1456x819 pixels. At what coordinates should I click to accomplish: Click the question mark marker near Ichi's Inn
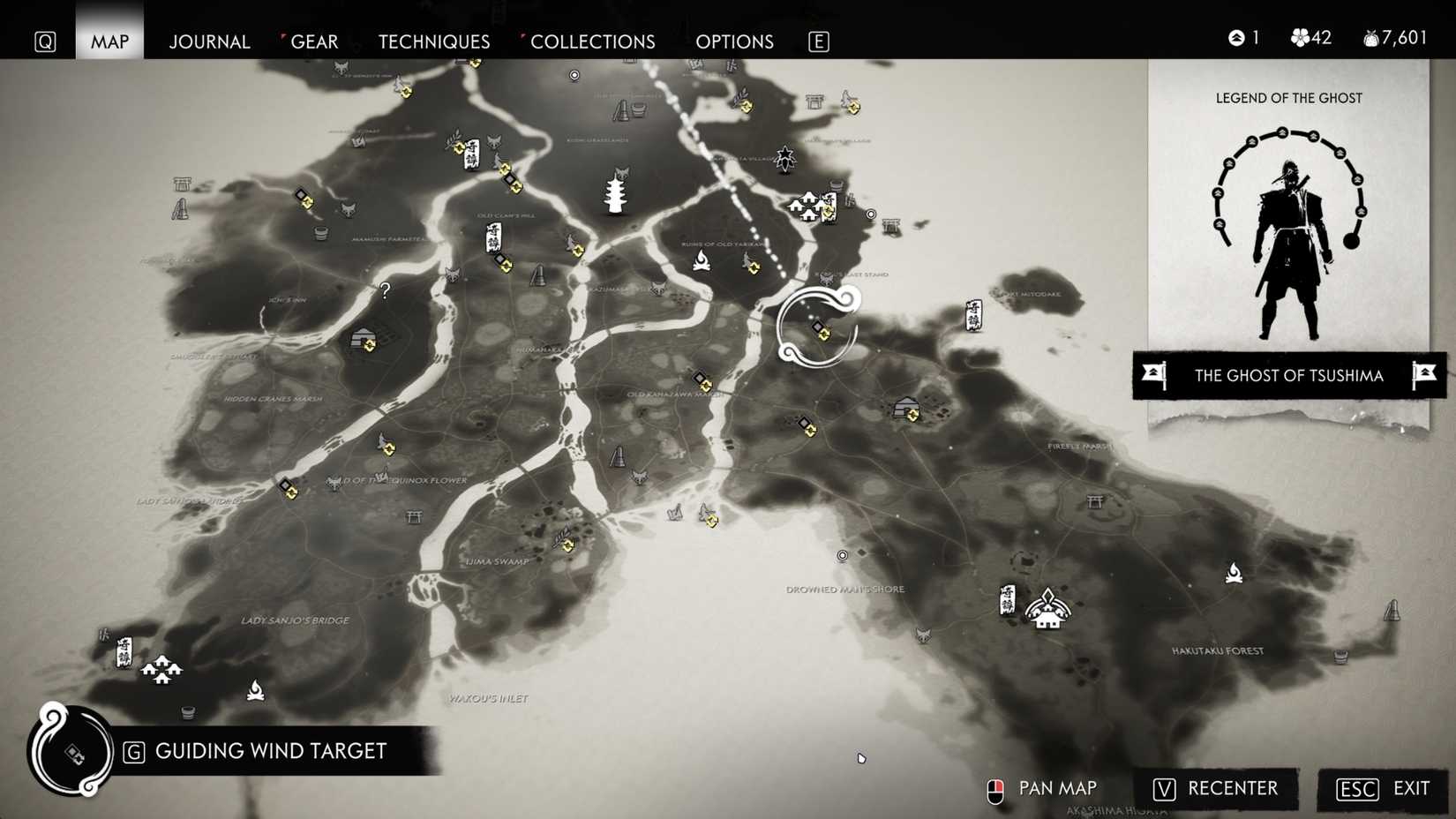coord(384,291)
